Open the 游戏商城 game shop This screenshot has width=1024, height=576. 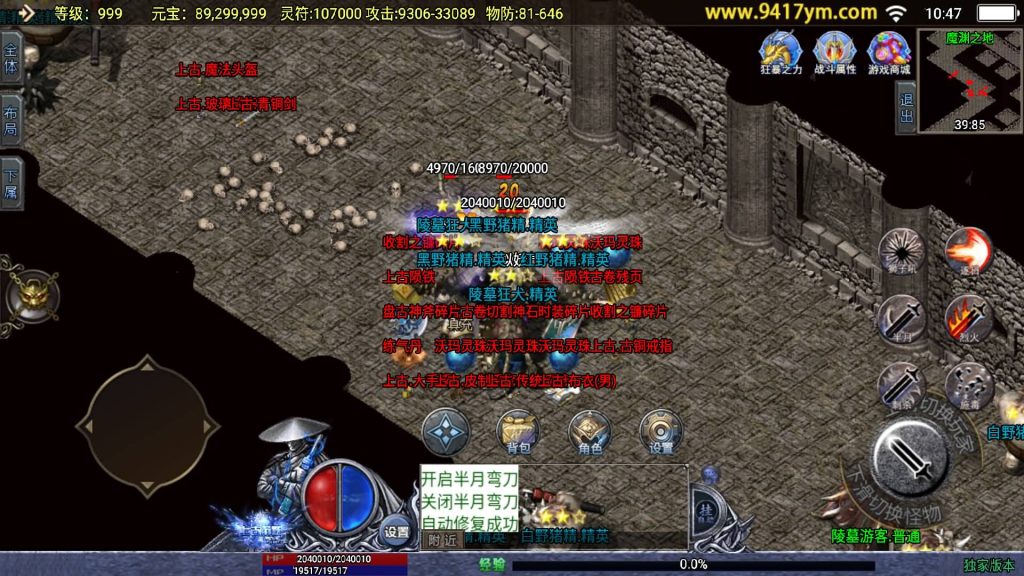(888, 52)
